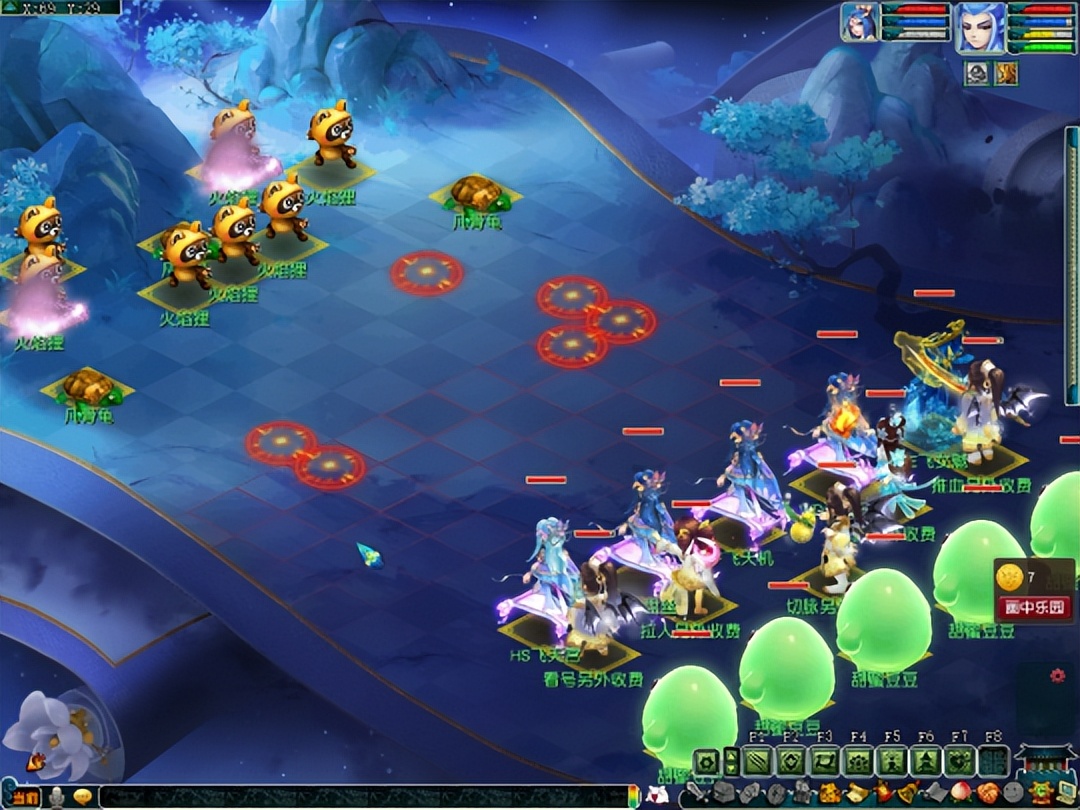Select the small pet portrait
The width and height of the screenshot is (1080, 810).
tap(859, 22)
